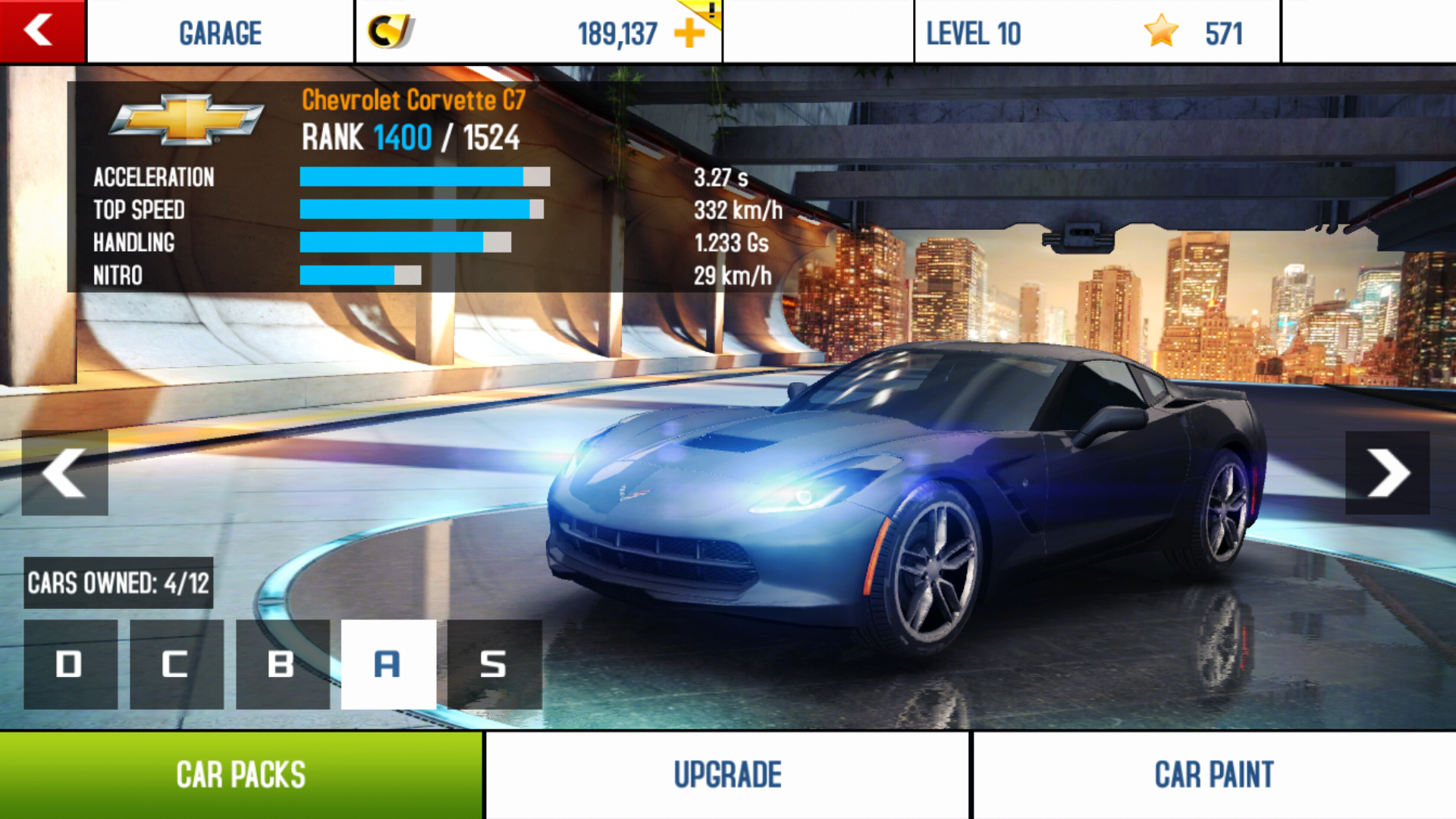Select the class A tab
The width and height of the screenshot is (1456, 819).
click(x=388, y=664)
